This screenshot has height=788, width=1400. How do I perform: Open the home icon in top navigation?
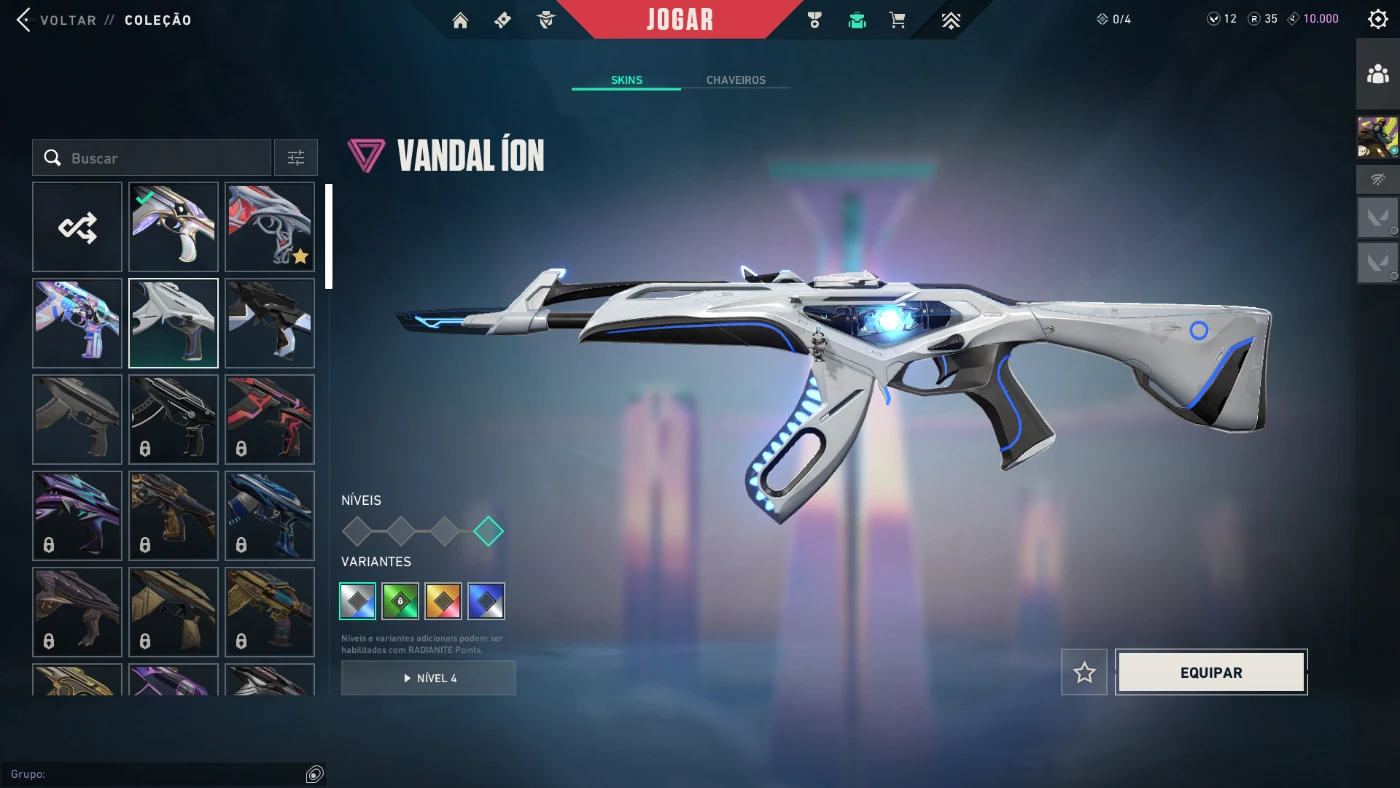pos(460,20)
